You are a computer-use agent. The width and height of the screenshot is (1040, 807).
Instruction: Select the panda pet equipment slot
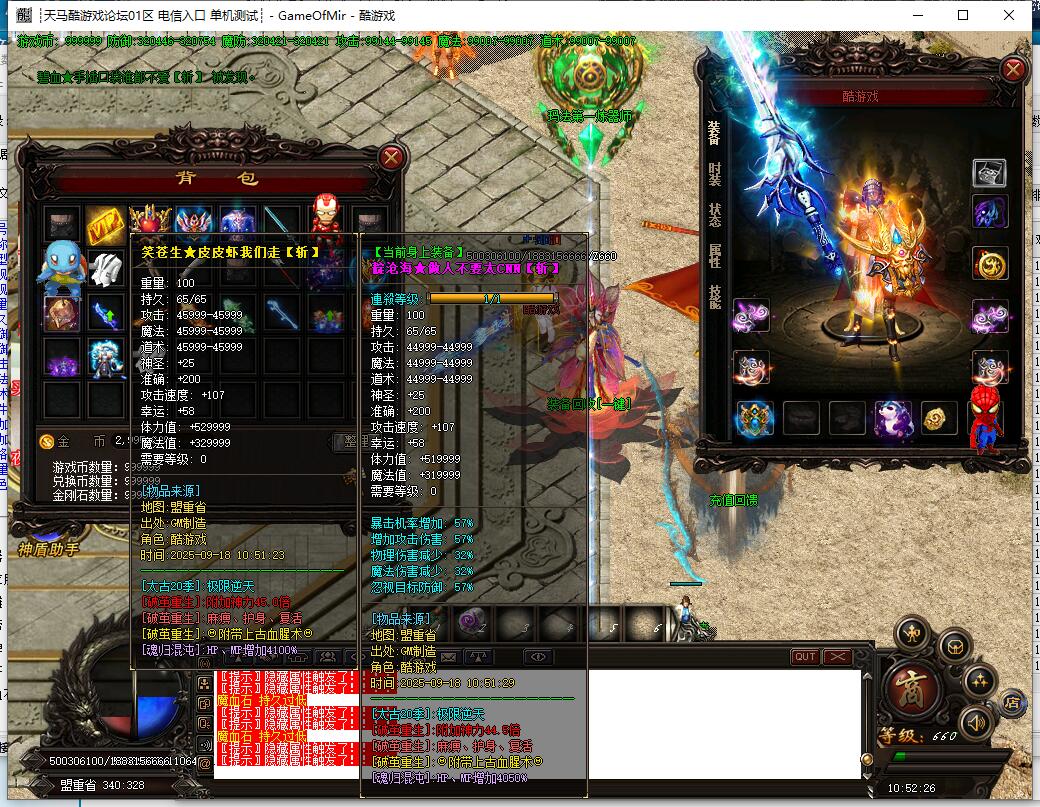[x=892, y=418]
